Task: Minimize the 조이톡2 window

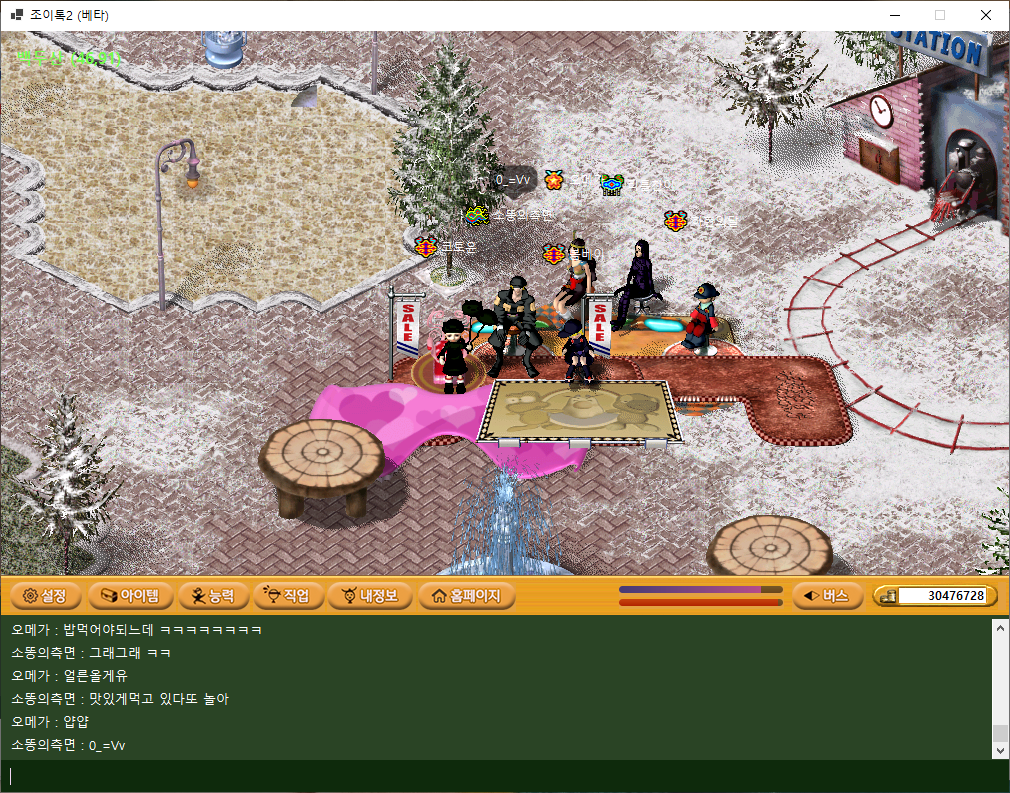Action: click(x=893, y=15)
